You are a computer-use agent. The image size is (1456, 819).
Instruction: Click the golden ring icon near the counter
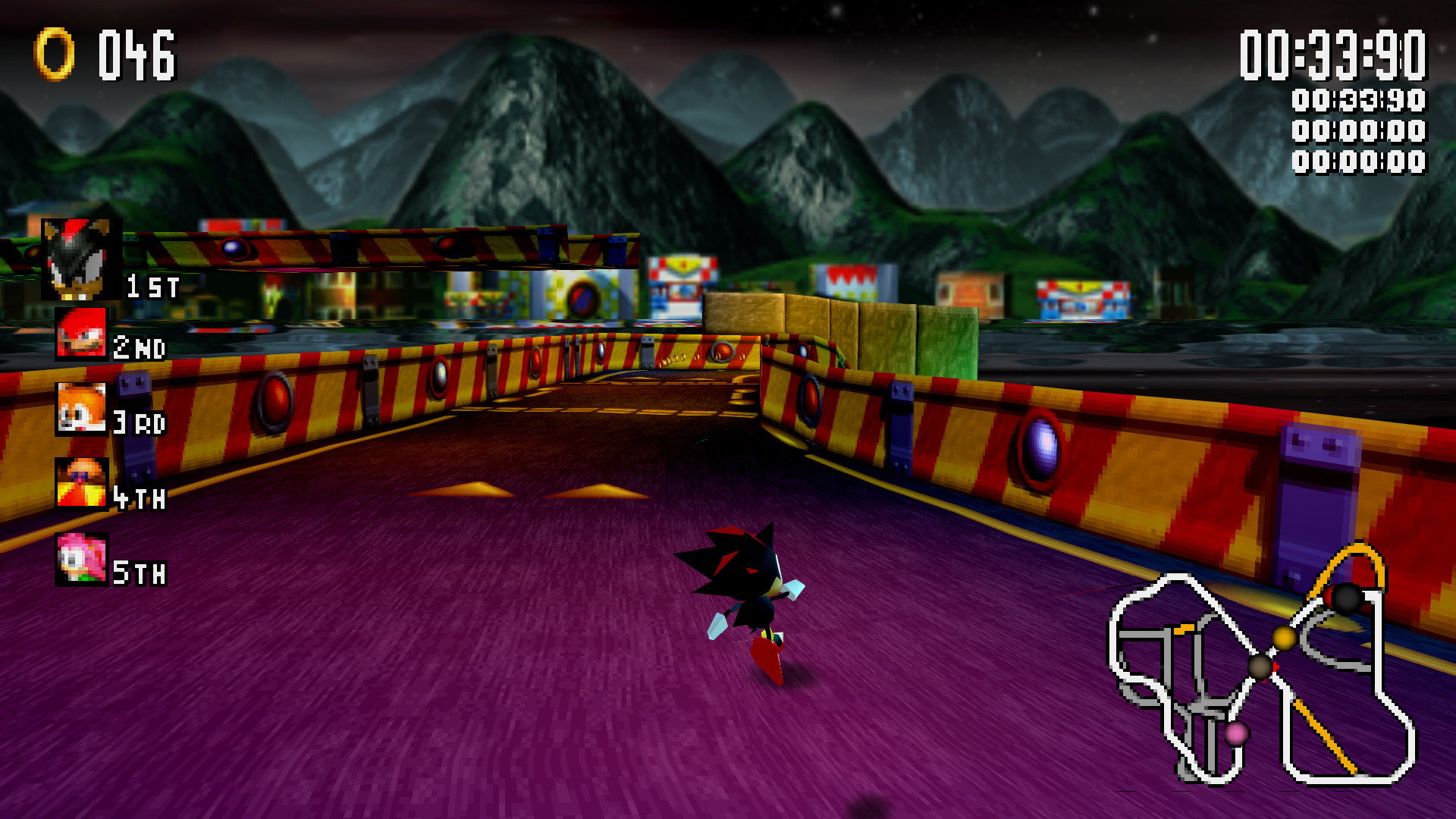tap(53, 53)
